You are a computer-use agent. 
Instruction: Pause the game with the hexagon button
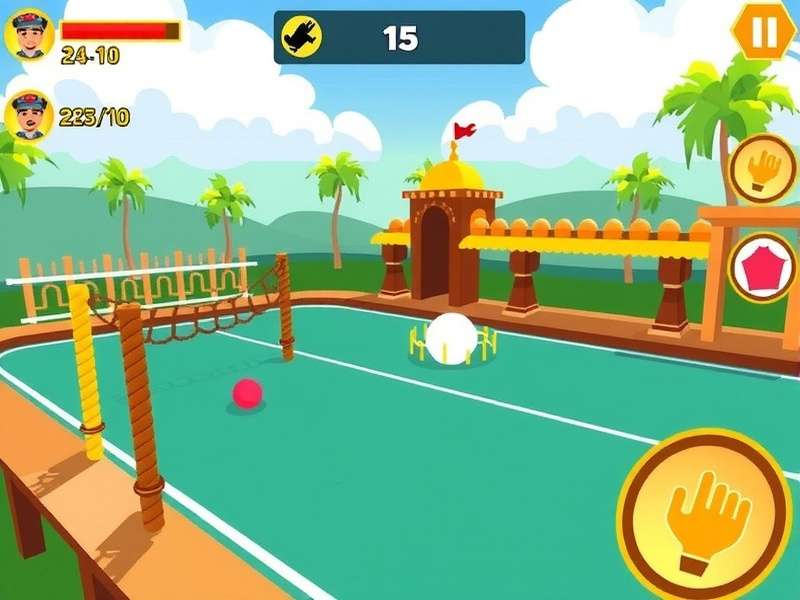[x=765, y=31]
